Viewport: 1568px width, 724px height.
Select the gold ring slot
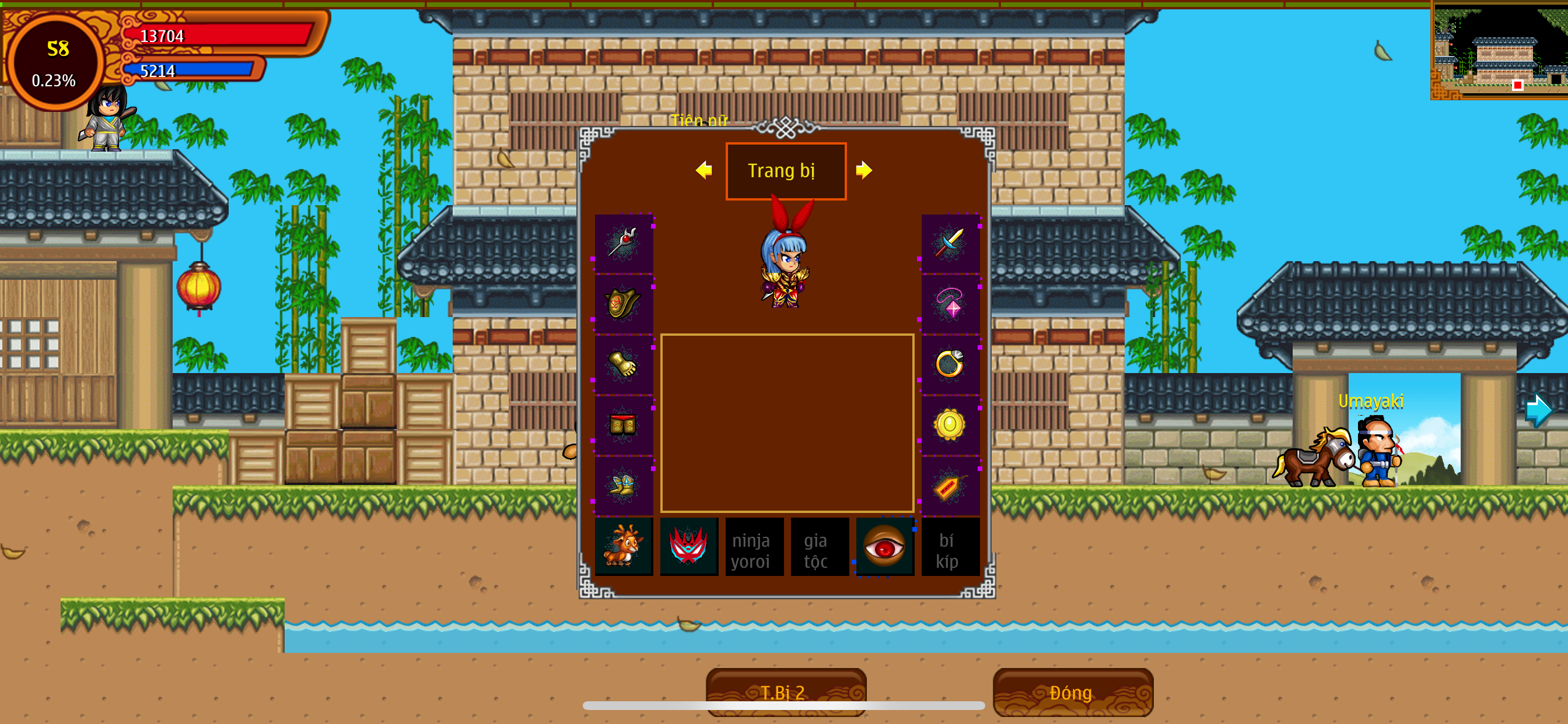tap(950, 364)
